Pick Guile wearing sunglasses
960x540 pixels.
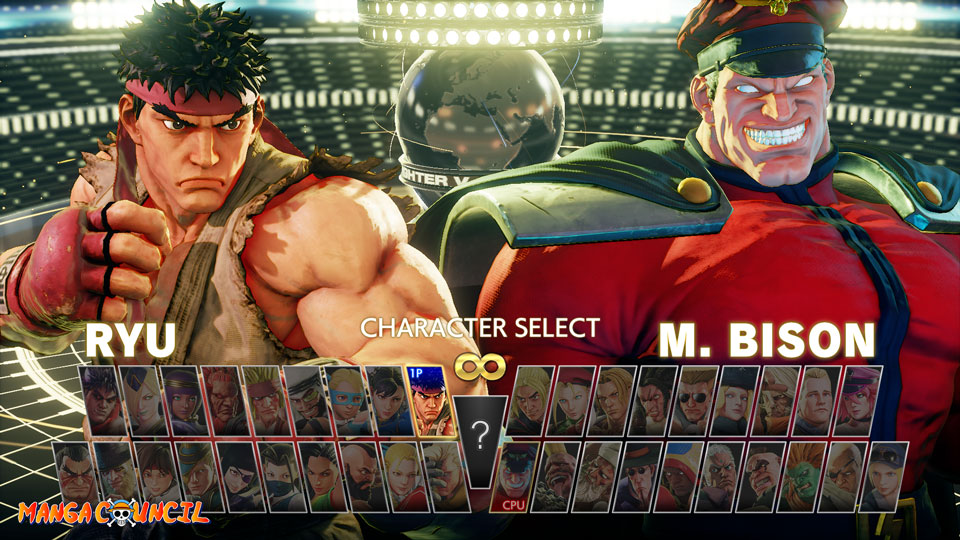tap(693, 400)
